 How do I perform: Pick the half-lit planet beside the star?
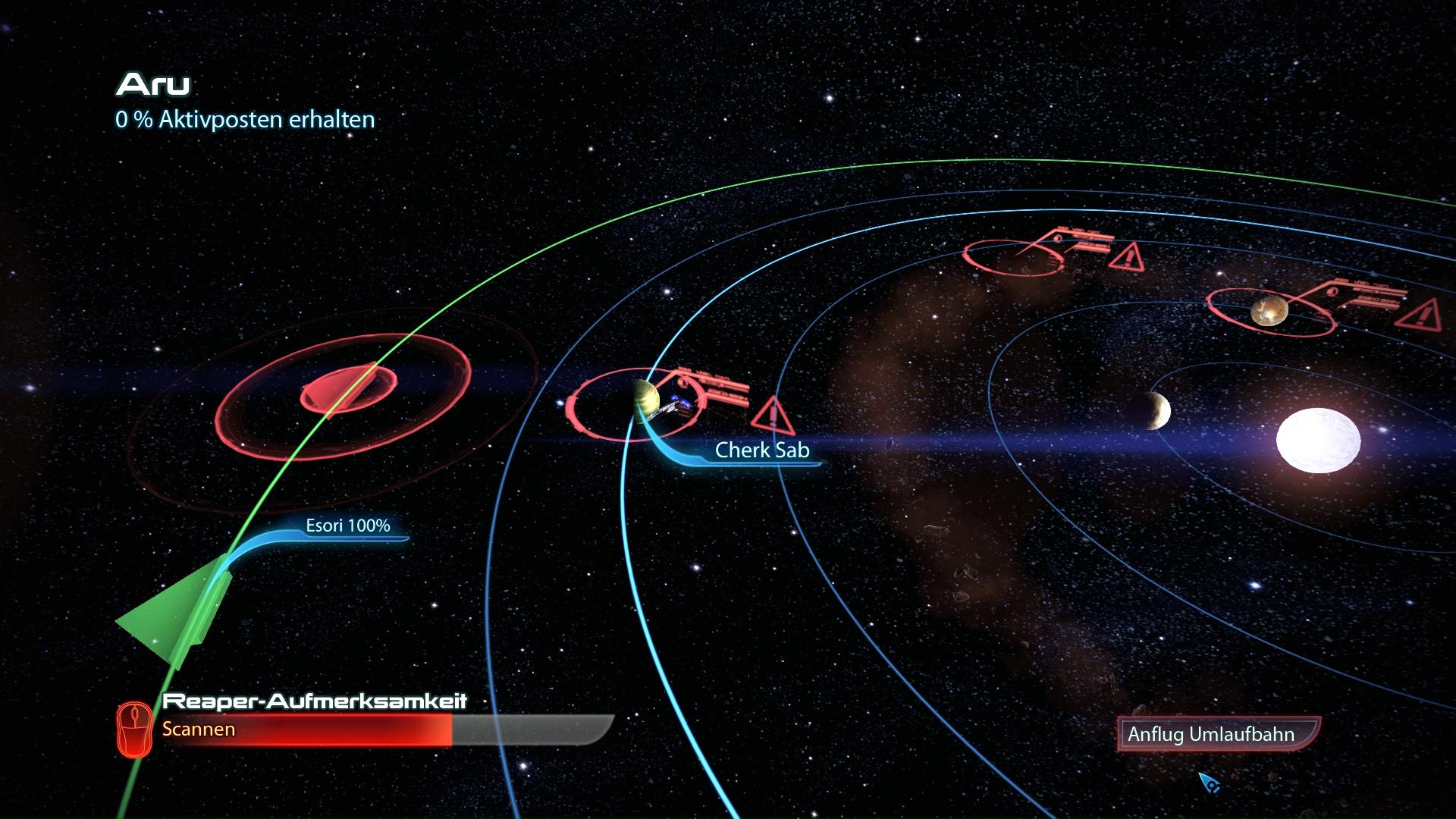[x=1153, y=412]
